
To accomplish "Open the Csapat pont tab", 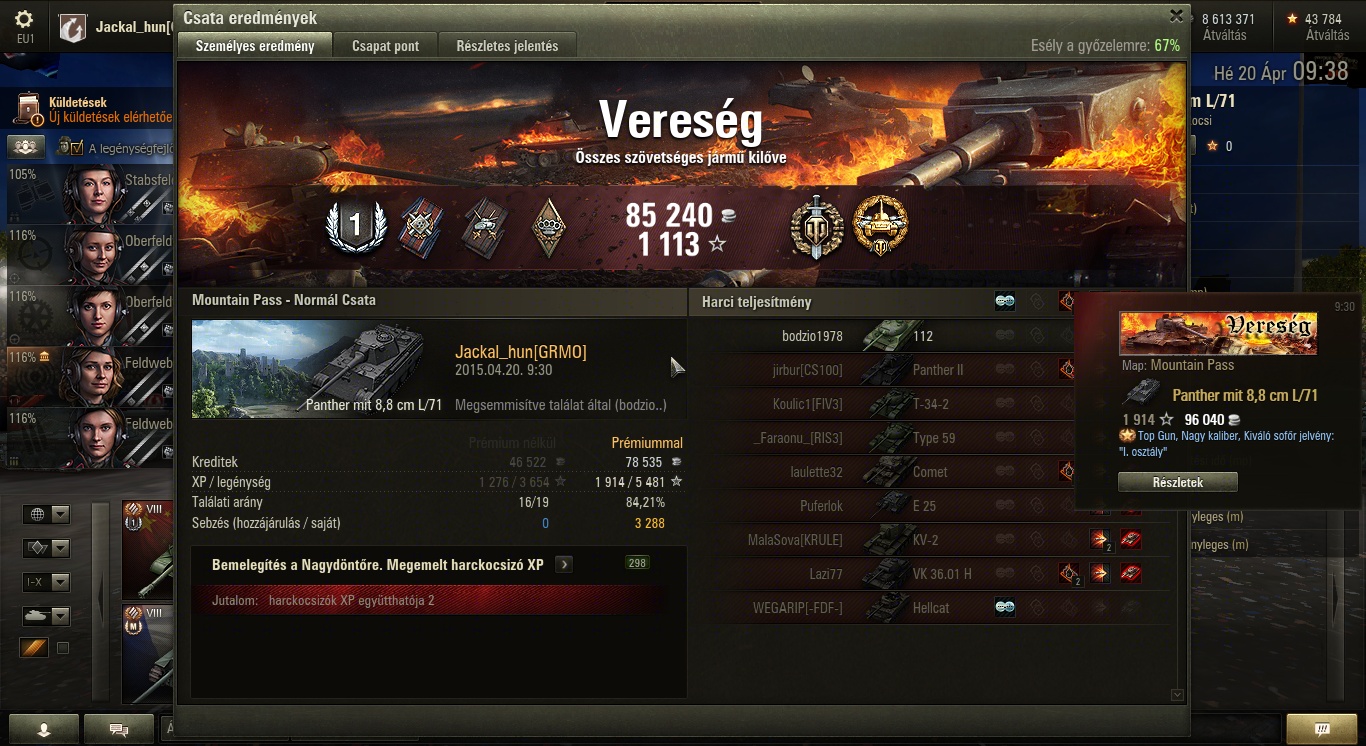I will tap(385, 46).
